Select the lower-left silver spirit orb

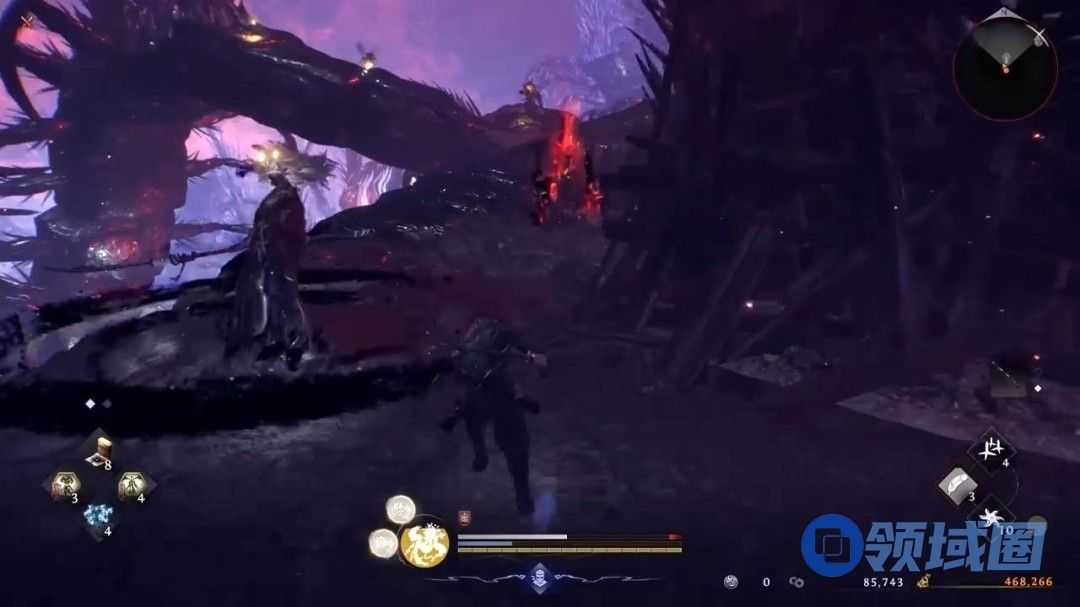383,542
